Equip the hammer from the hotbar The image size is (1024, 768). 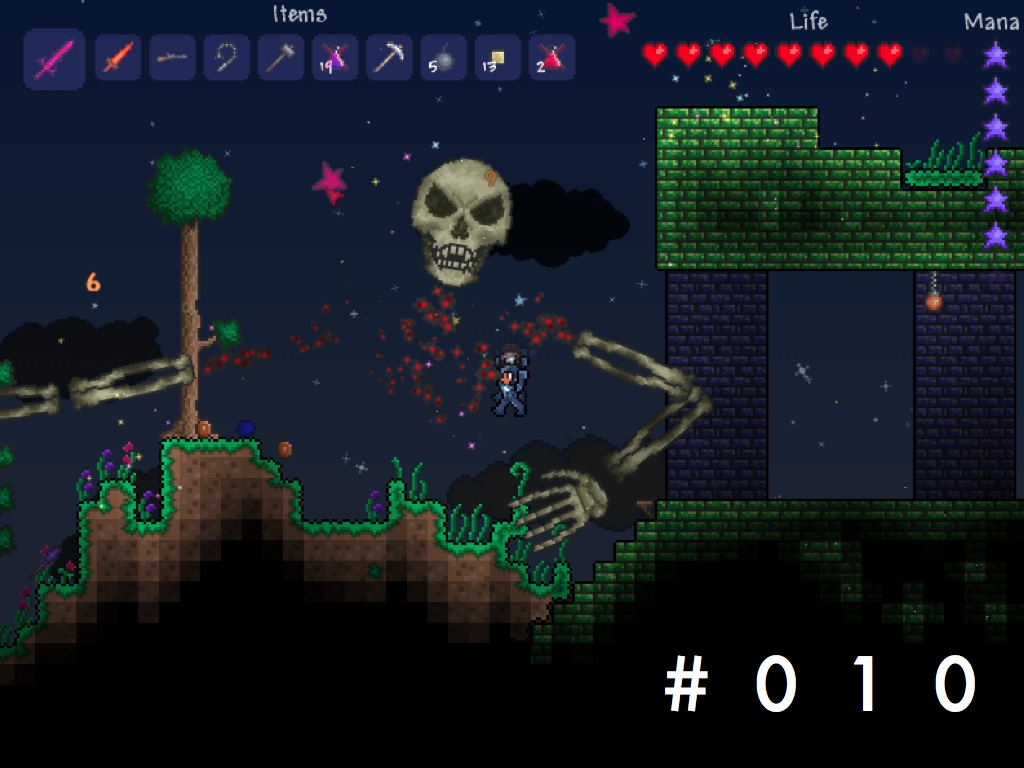pyautogui.click(x=280, y=58)
